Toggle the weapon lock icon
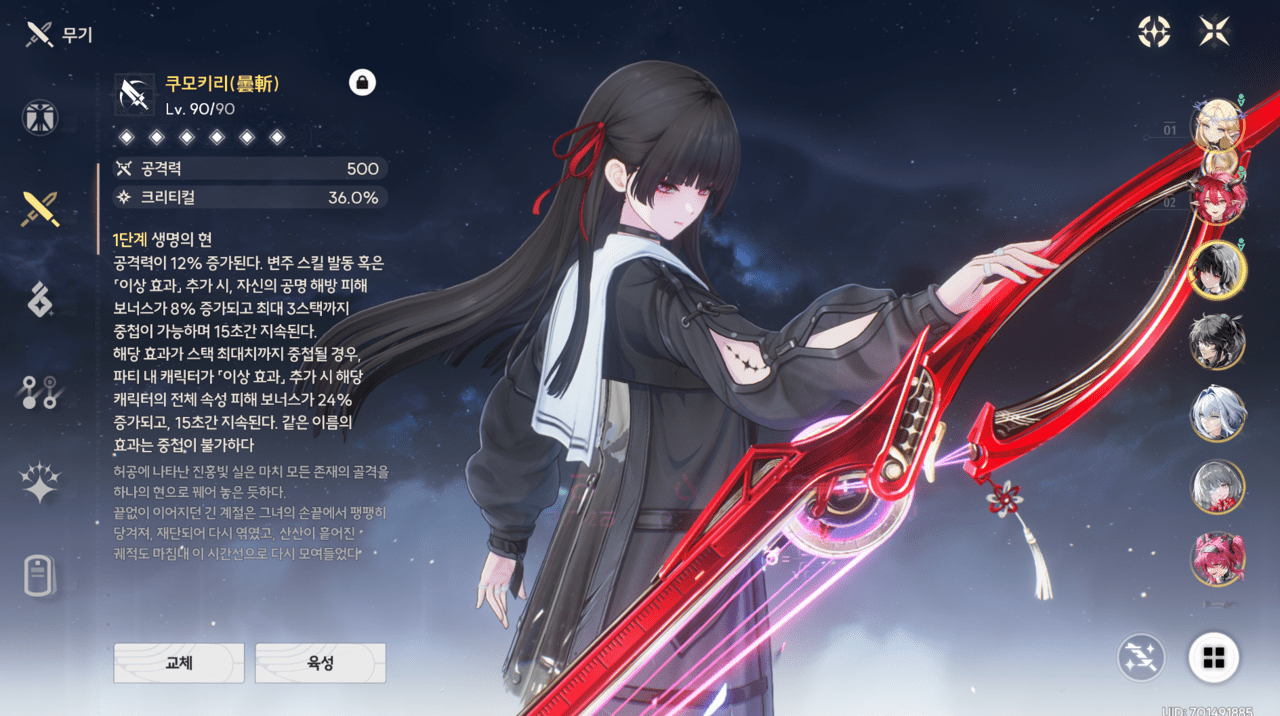This screenshot has height=716, width=1280. pos(362,83)
